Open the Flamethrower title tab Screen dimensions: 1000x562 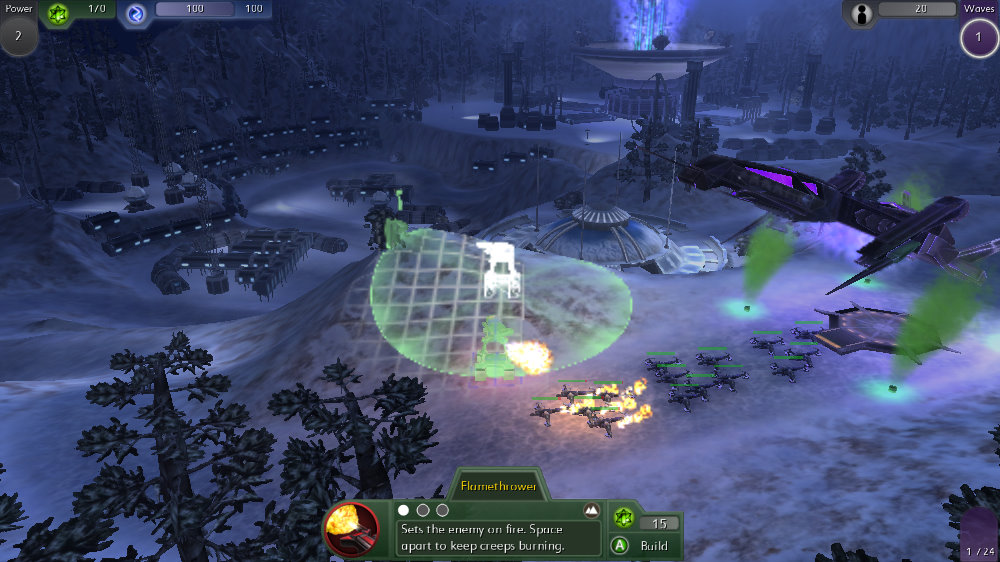[498, 487]
